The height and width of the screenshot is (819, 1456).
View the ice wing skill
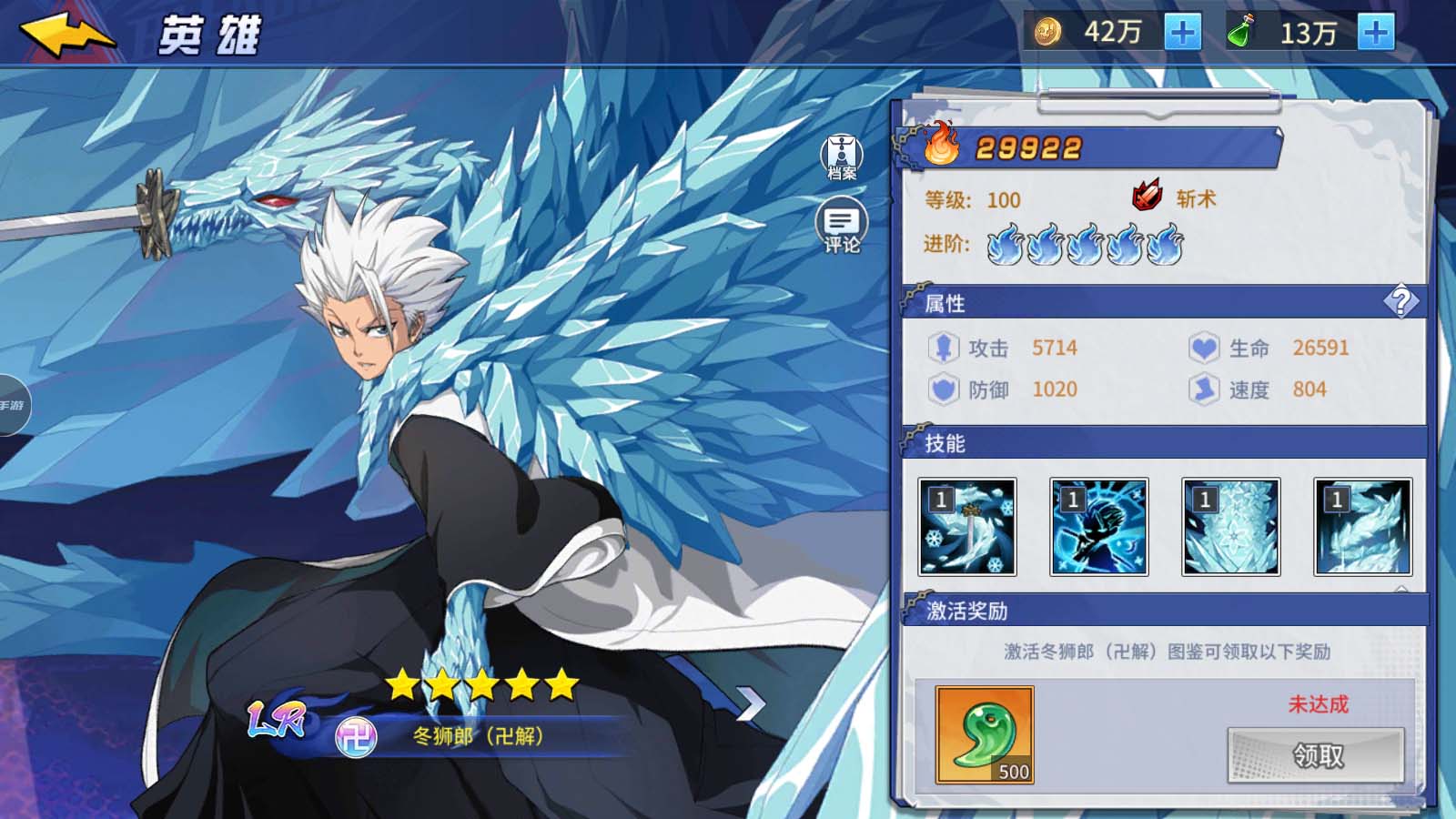pos(1363,527)
